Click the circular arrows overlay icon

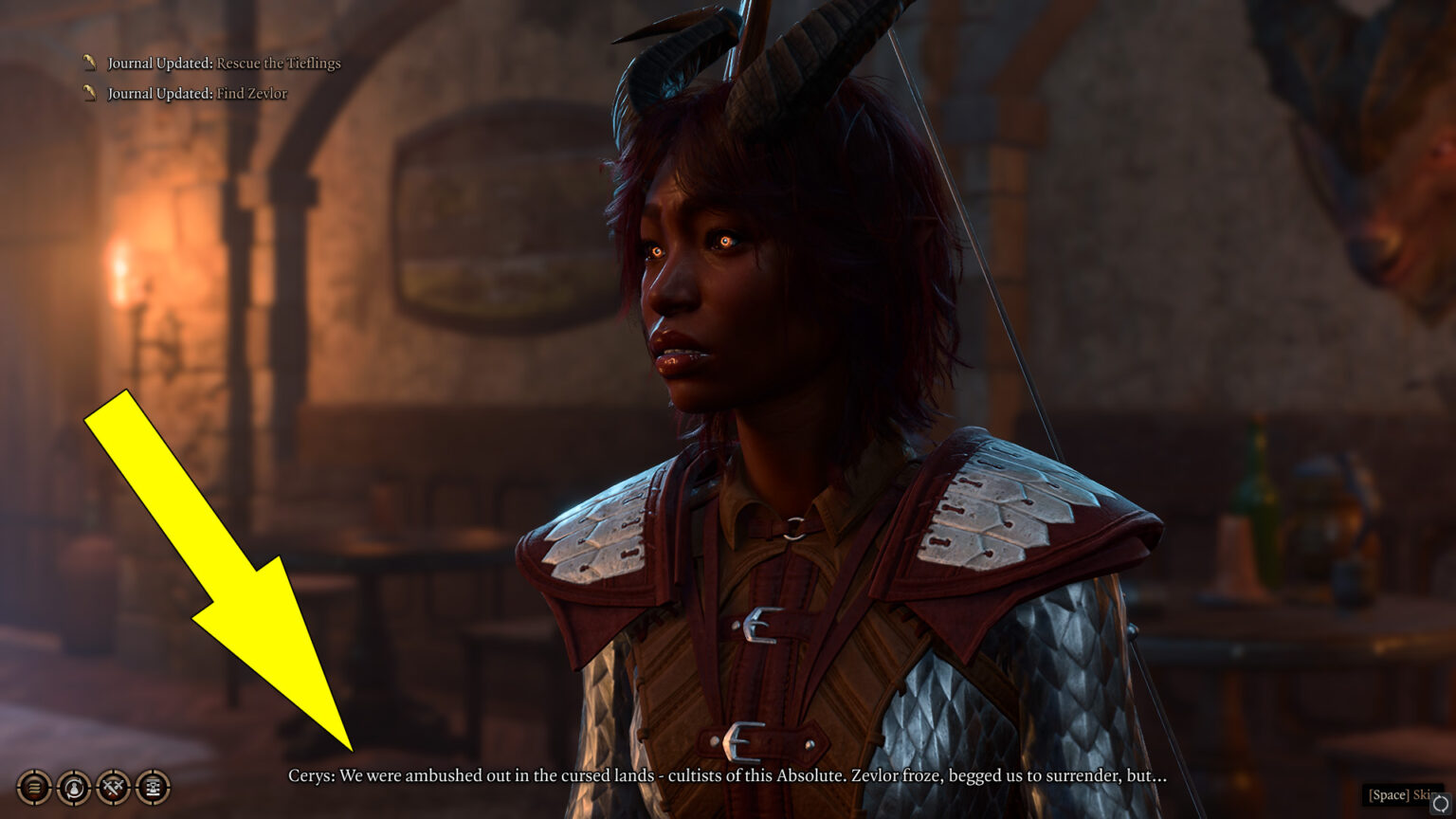tap(1440, 805)
